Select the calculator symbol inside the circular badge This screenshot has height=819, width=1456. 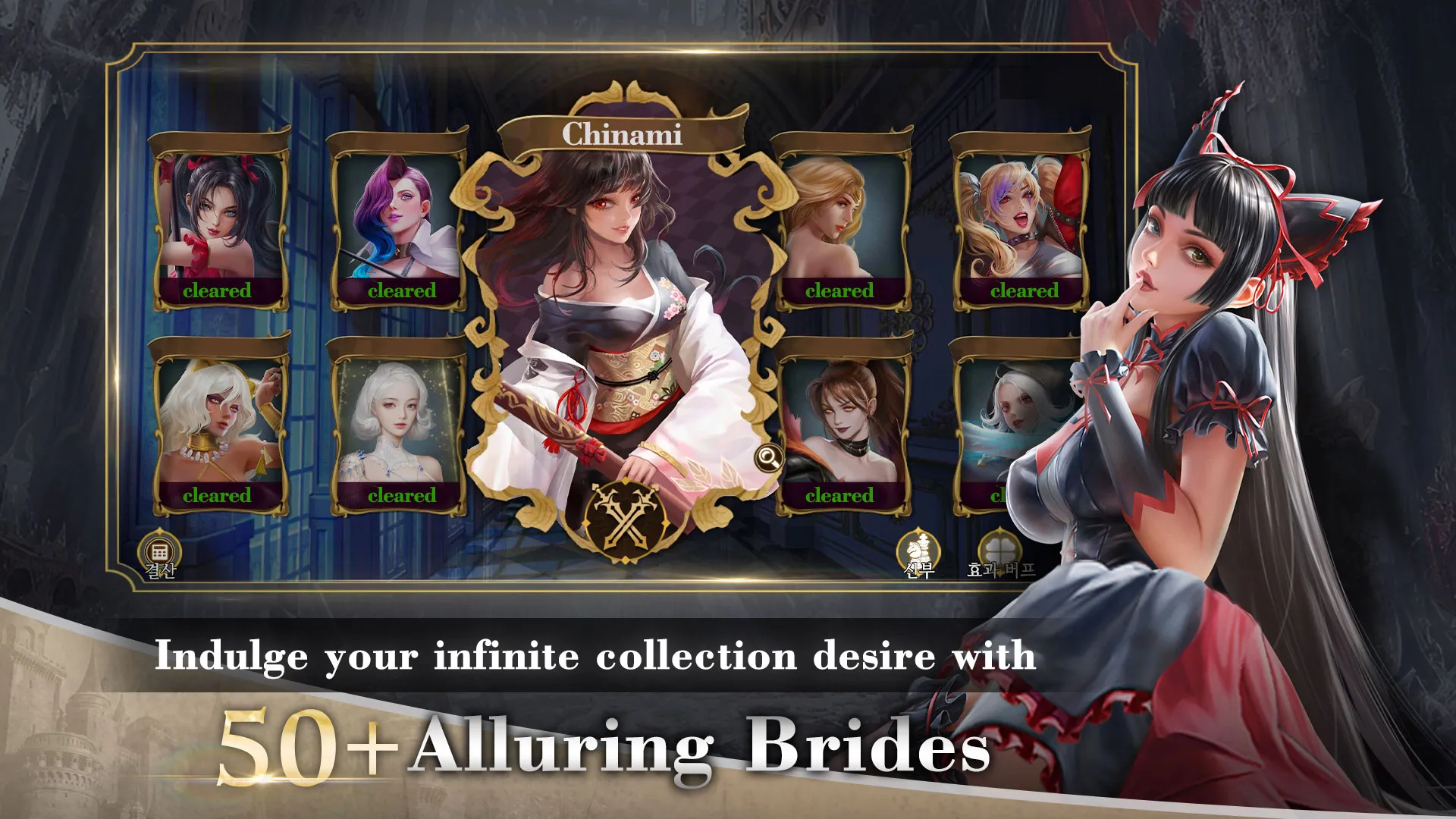click(160, 549)
